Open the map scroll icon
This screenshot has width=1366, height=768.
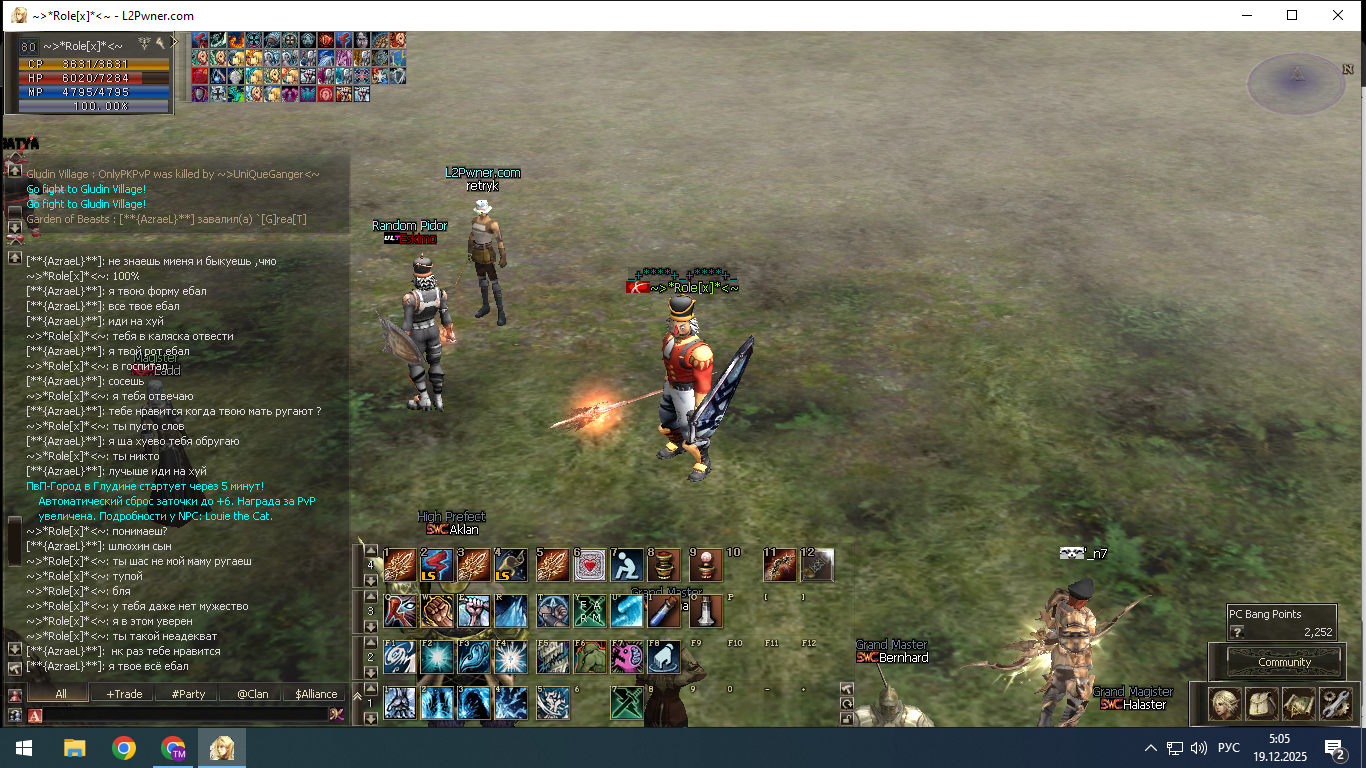pyautogui.click(x=1299, y=704)
